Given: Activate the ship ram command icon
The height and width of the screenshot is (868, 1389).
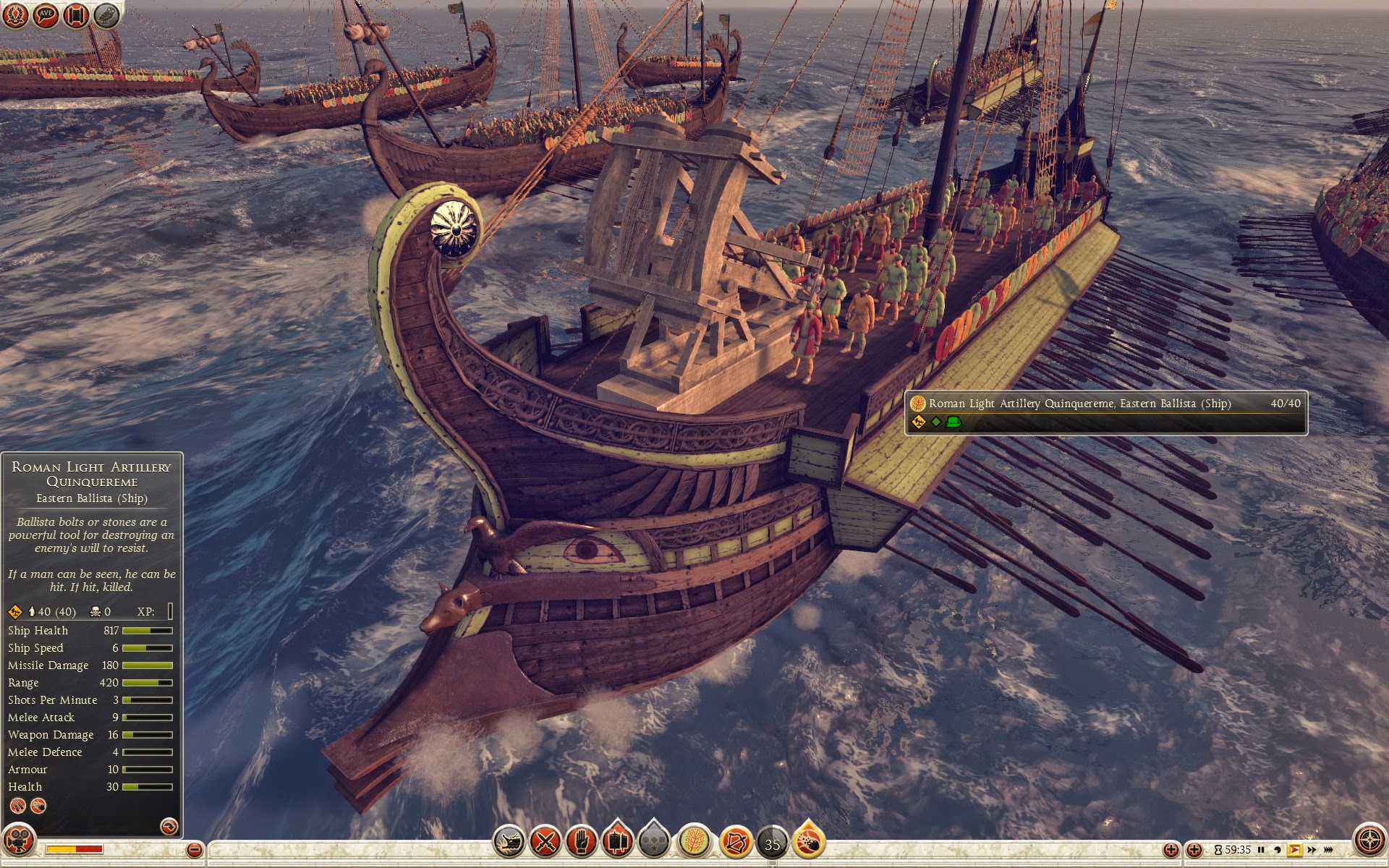Looking at the screenshot, I should tap(509, 842).
